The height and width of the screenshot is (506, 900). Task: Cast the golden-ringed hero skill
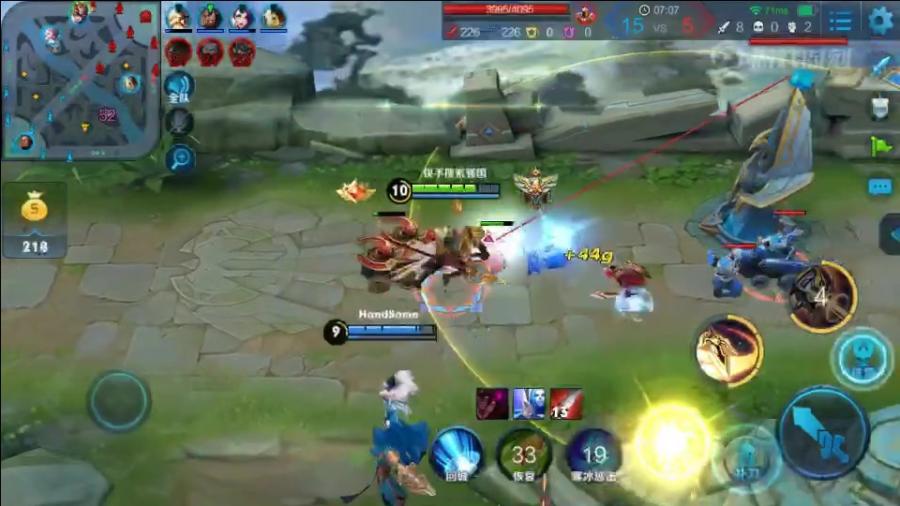click(729, 349)
